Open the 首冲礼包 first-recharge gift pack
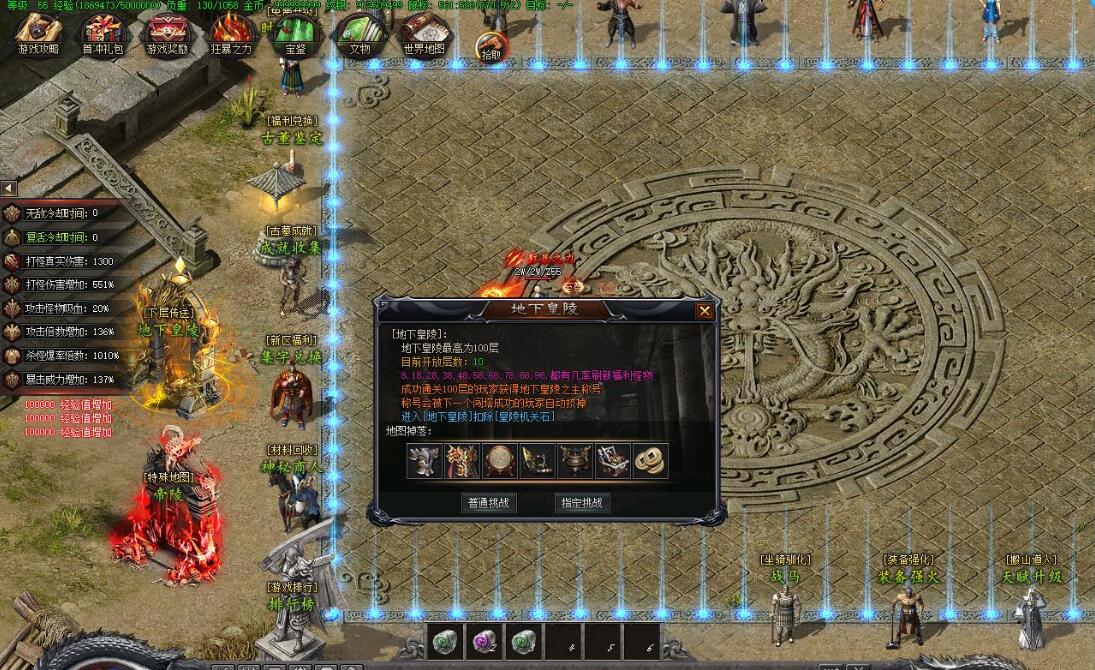The height and width of the screenshot is (670, 1095). click(x=103, y=34)
